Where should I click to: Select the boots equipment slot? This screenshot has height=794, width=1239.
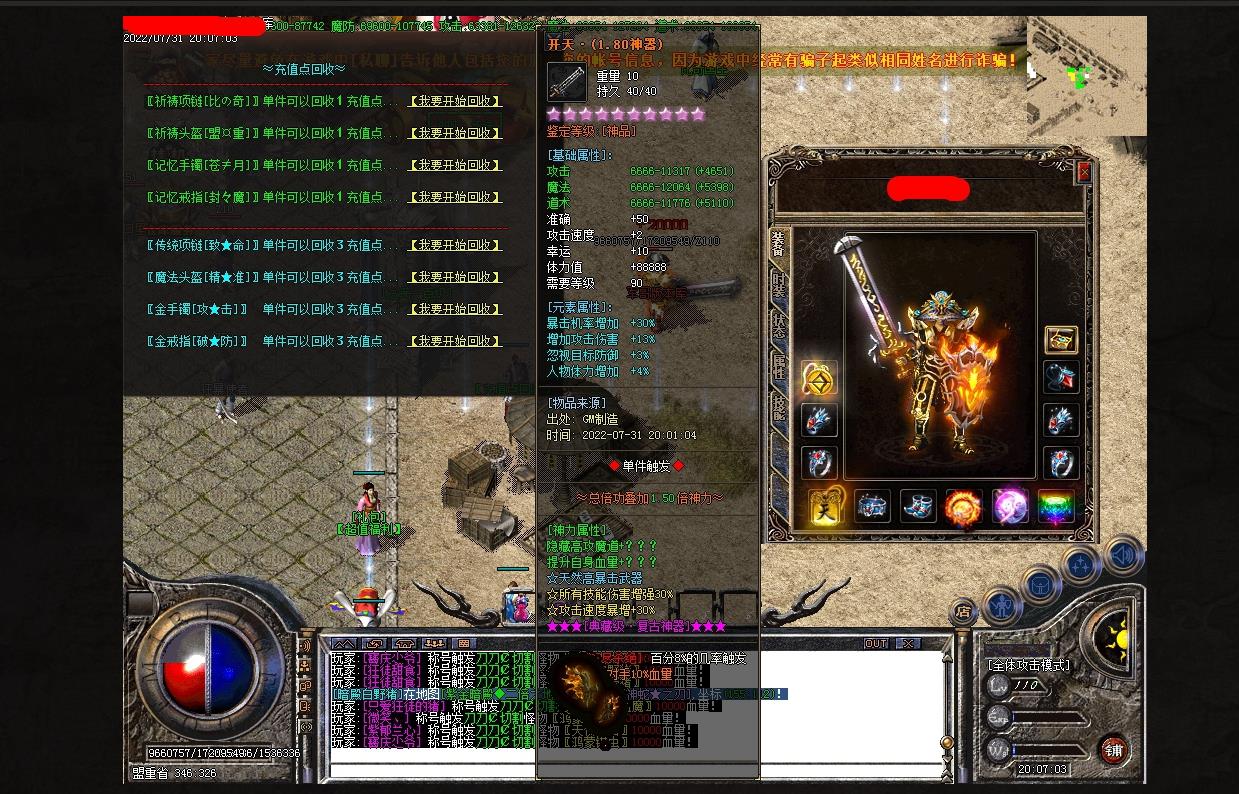(918, 507)
